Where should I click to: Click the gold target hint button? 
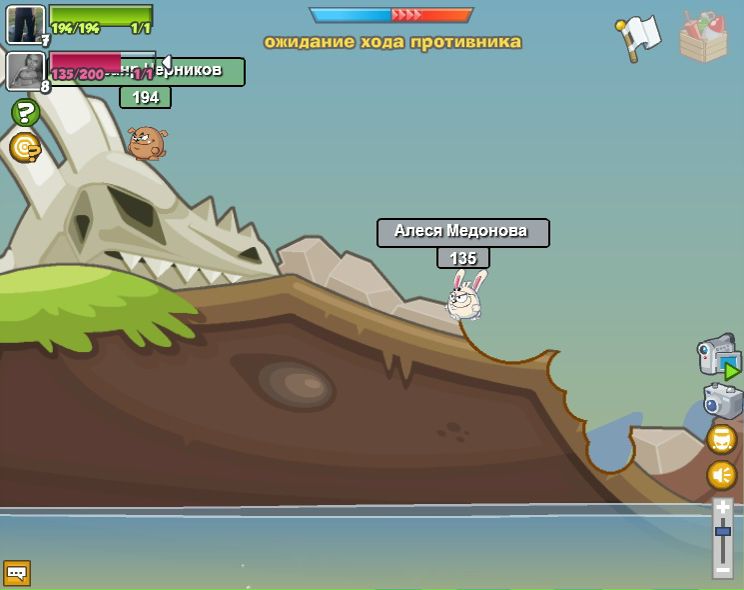coord(25,148)
